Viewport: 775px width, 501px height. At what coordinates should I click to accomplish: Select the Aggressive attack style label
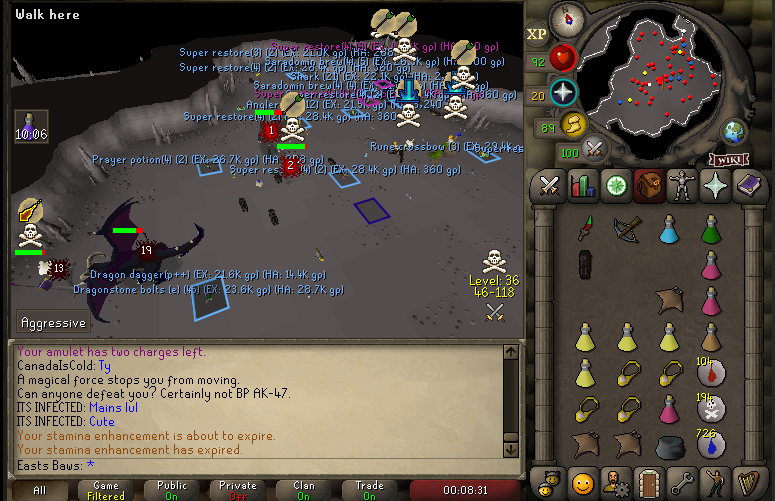pos(53,323)
